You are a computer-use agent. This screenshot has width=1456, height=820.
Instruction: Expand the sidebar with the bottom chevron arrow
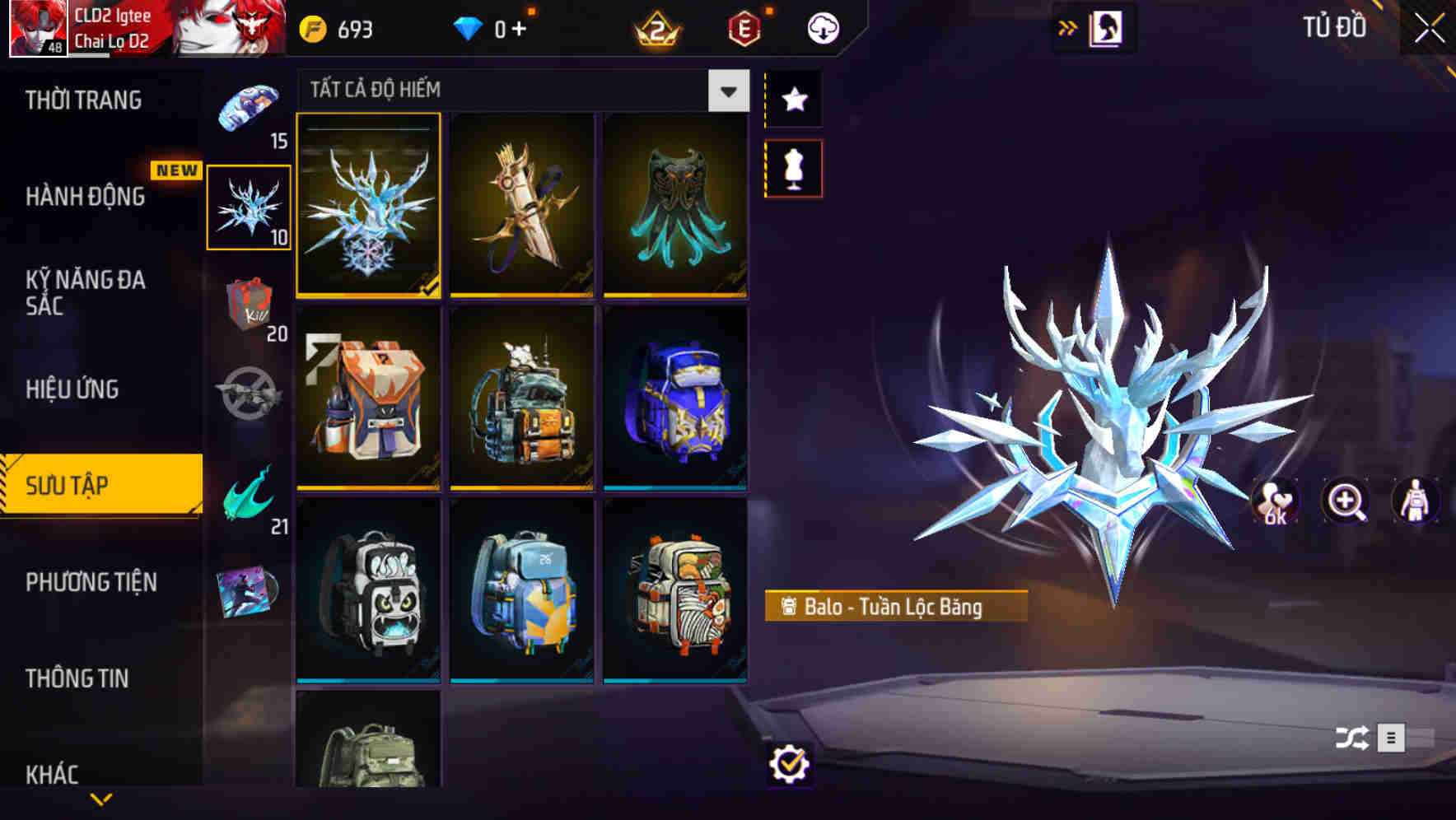(101, 797)
